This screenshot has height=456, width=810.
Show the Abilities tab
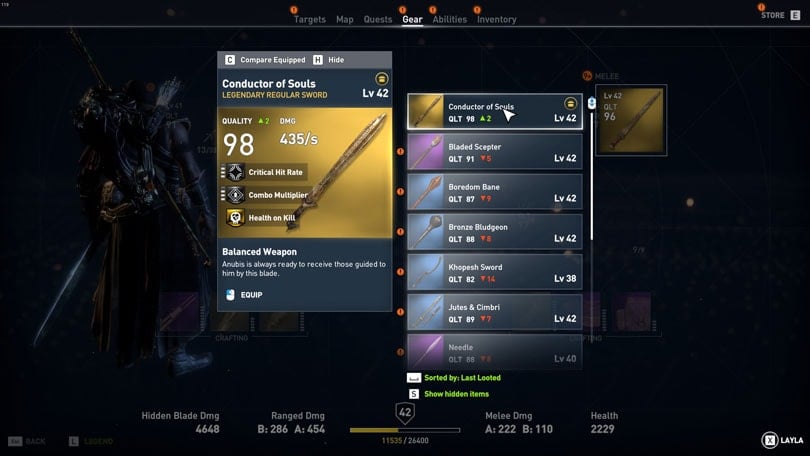coord(449,19)
